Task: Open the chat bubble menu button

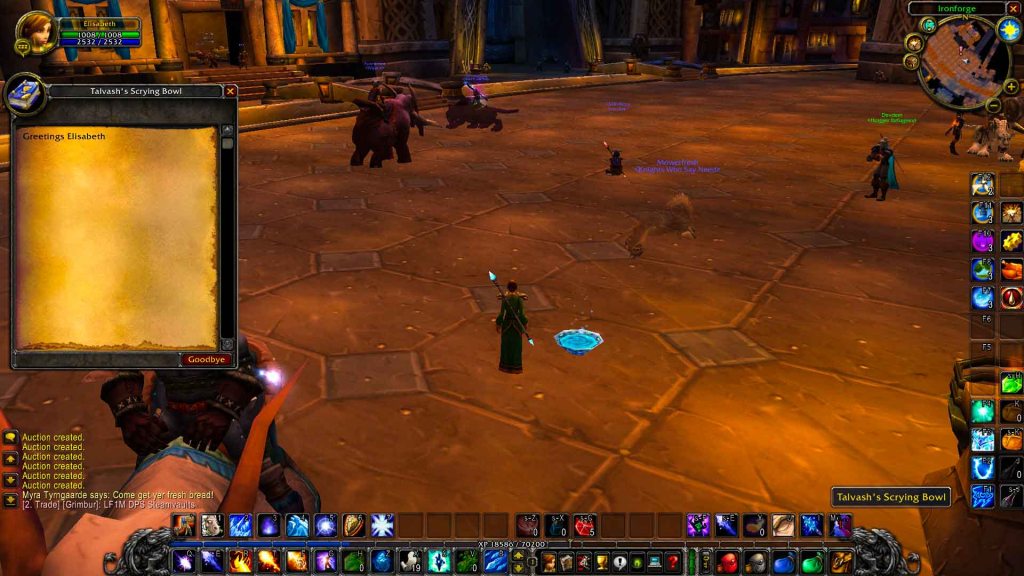Action: point(10,438)
